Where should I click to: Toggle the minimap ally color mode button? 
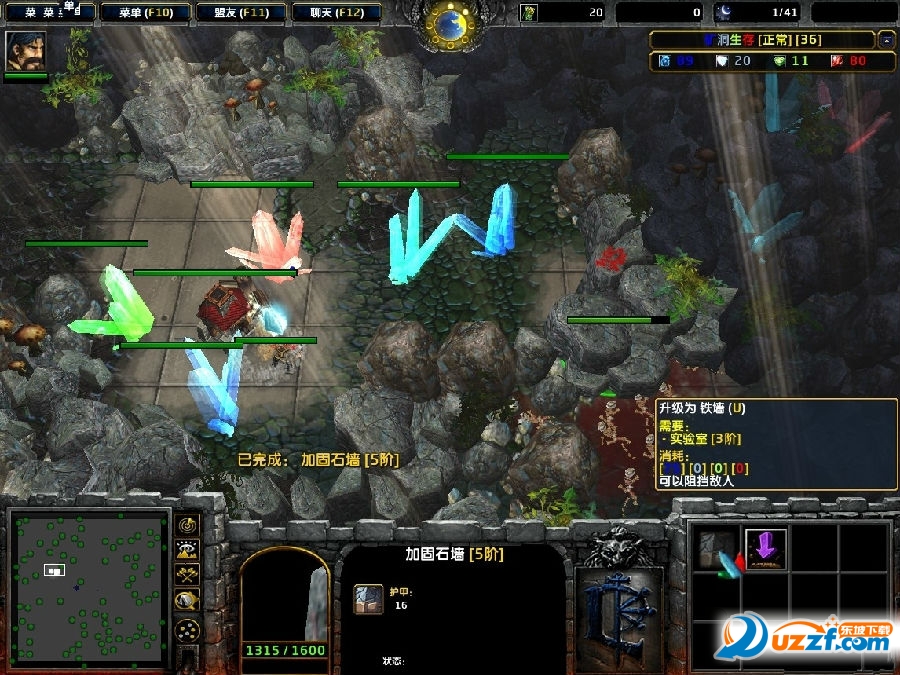187,574
